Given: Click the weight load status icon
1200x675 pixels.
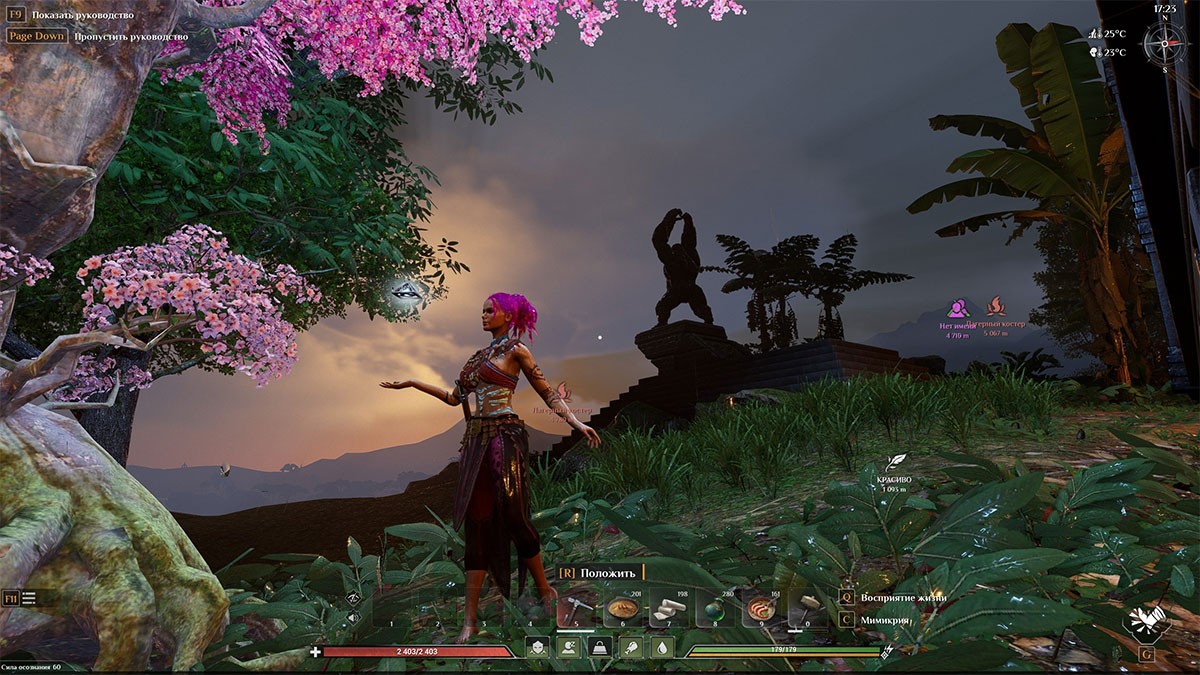Looking at the screenshot, I should coord(600,648).
